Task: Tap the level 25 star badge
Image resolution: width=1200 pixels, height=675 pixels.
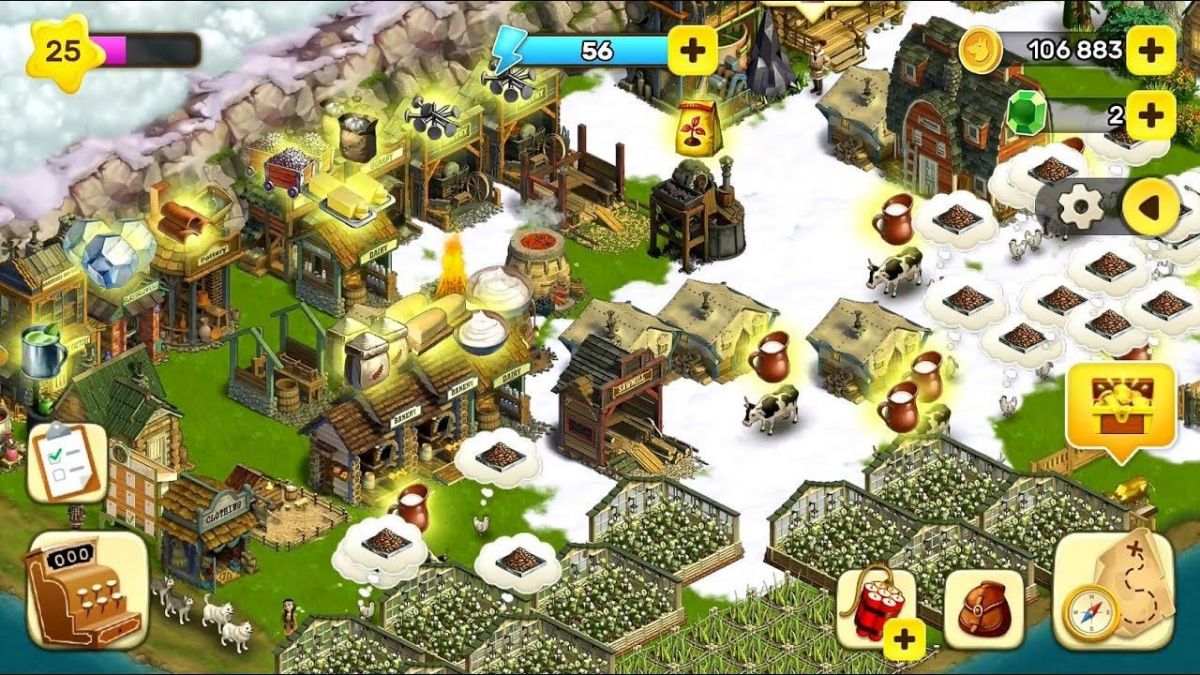Action: pyautogui.click(x=64, y=52)
